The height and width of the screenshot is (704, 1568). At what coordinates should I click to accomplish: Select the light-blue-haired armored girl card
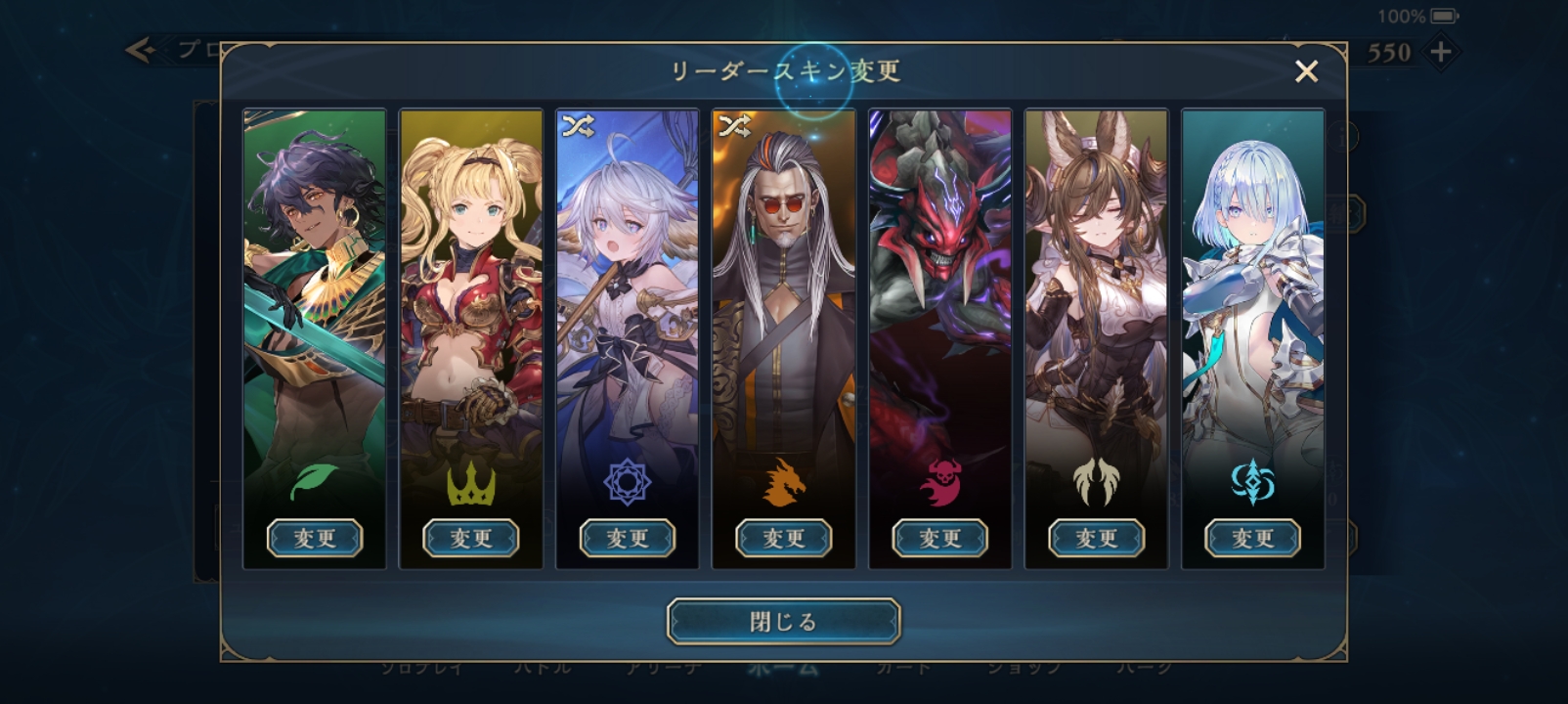coord(1252,293)
